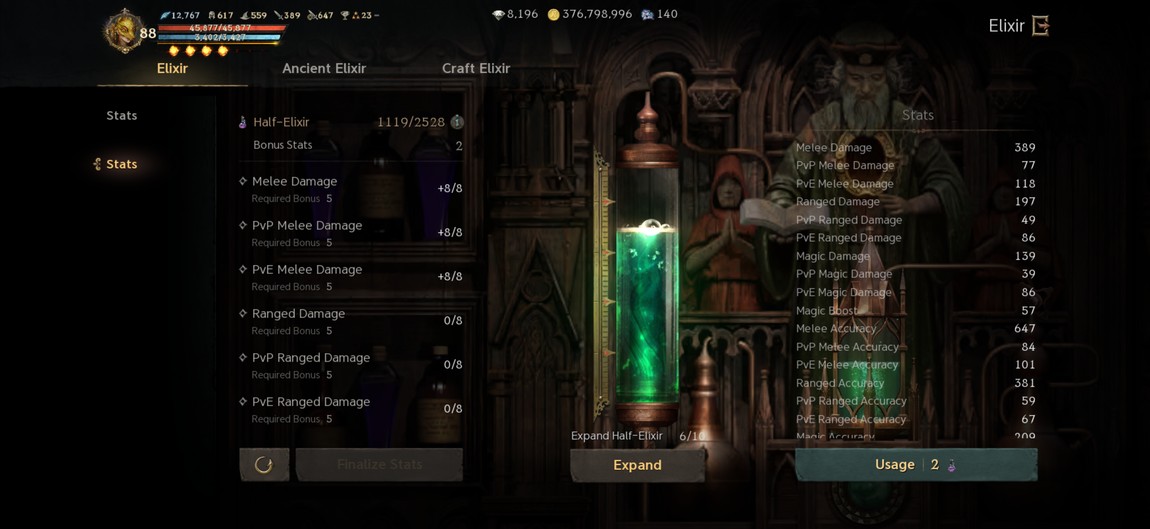Open the character portrait at level 88
The height and width of the screenshot is (529, 1150).
click(x=123, y=31)
